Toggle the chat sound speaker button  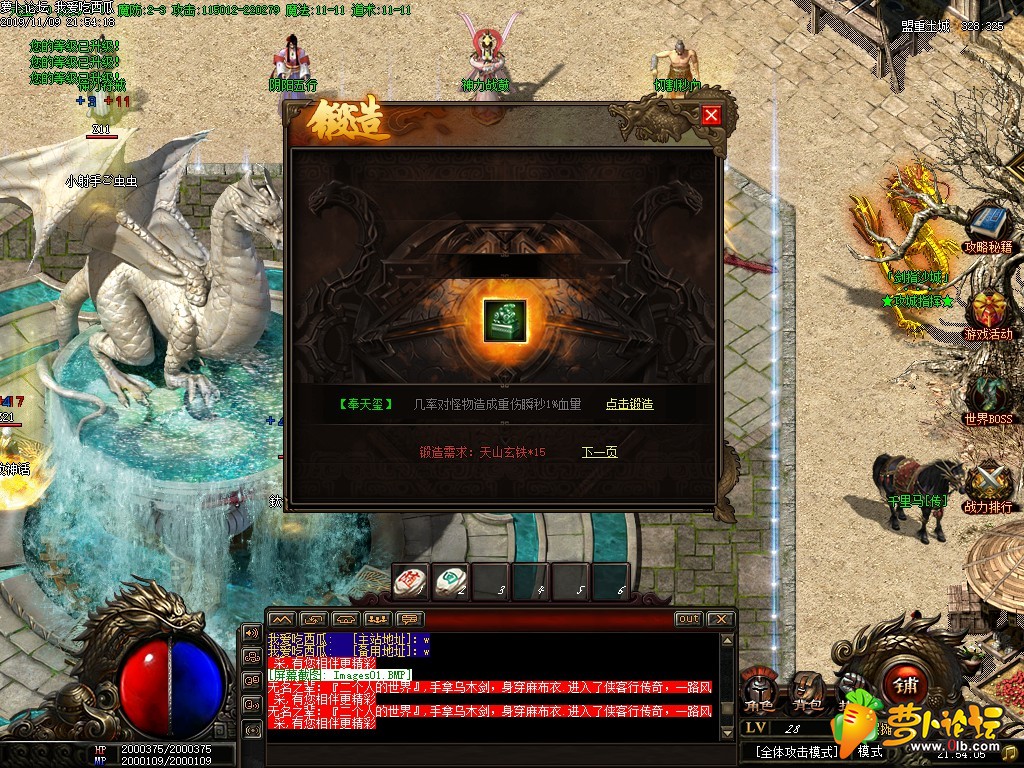[251, 634]
